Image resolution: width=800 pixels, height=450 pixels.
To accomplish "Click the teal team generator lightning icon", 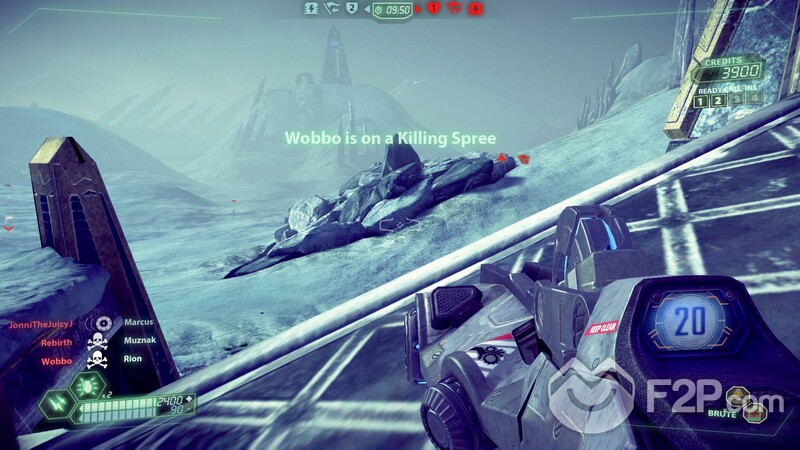I will pos(312,8).
